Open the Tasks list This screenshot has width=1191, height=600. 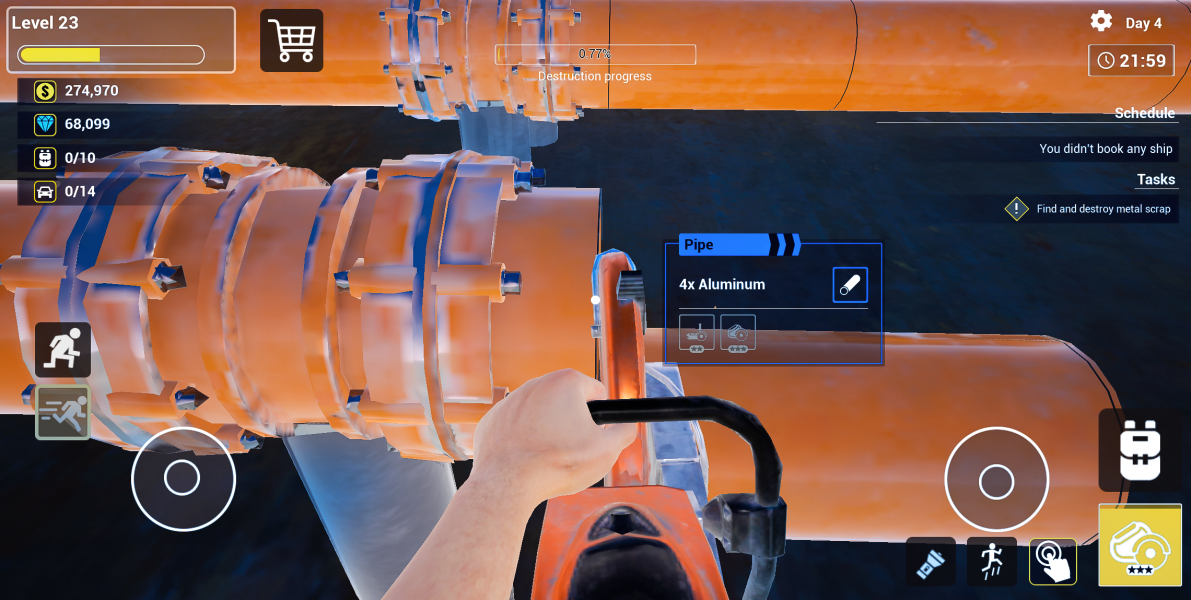(1155, 180)
